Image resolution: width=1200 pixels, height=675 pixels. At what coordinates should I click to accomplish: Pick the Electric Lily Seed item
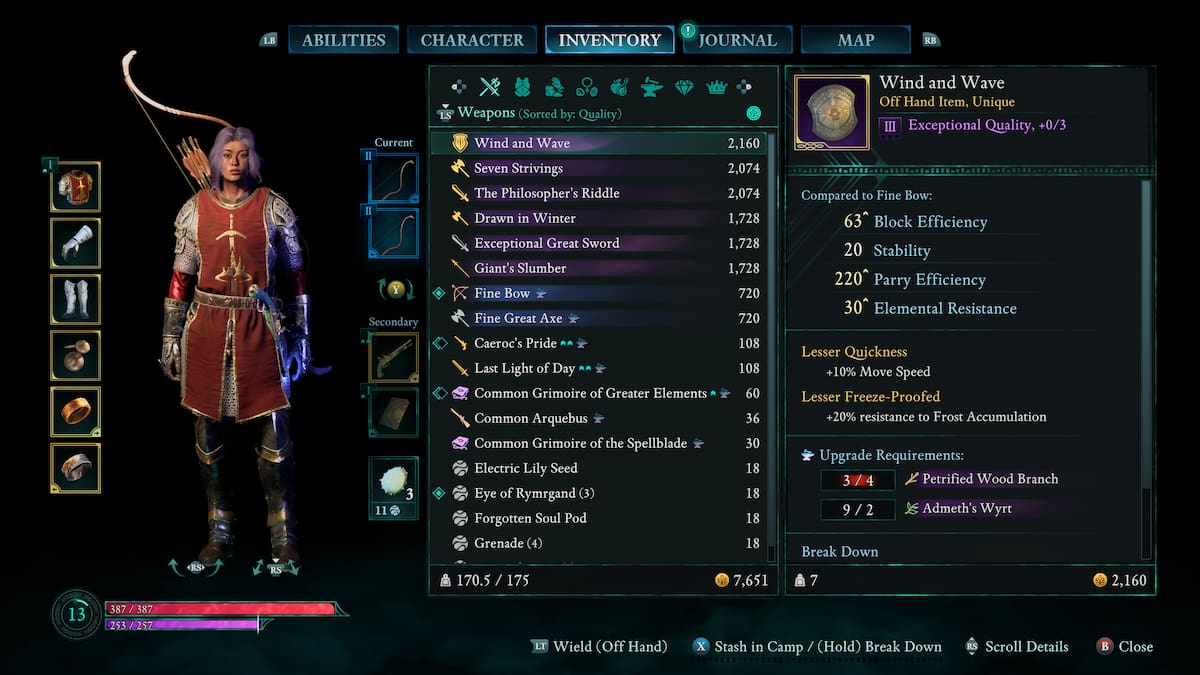(525, 468)
